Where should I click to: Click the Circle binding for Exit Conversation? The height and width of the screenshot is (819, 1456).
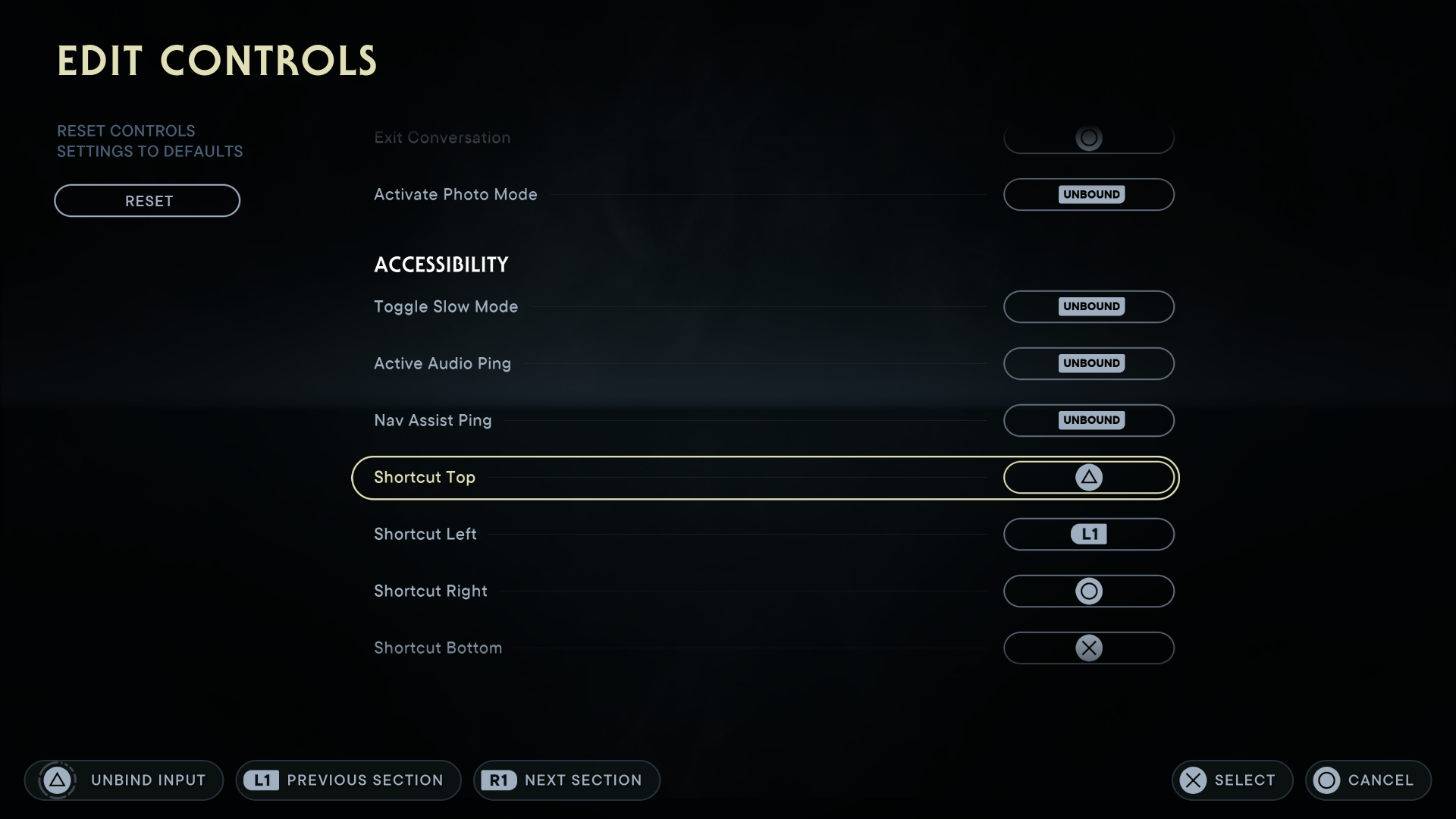pos(1089,138)
